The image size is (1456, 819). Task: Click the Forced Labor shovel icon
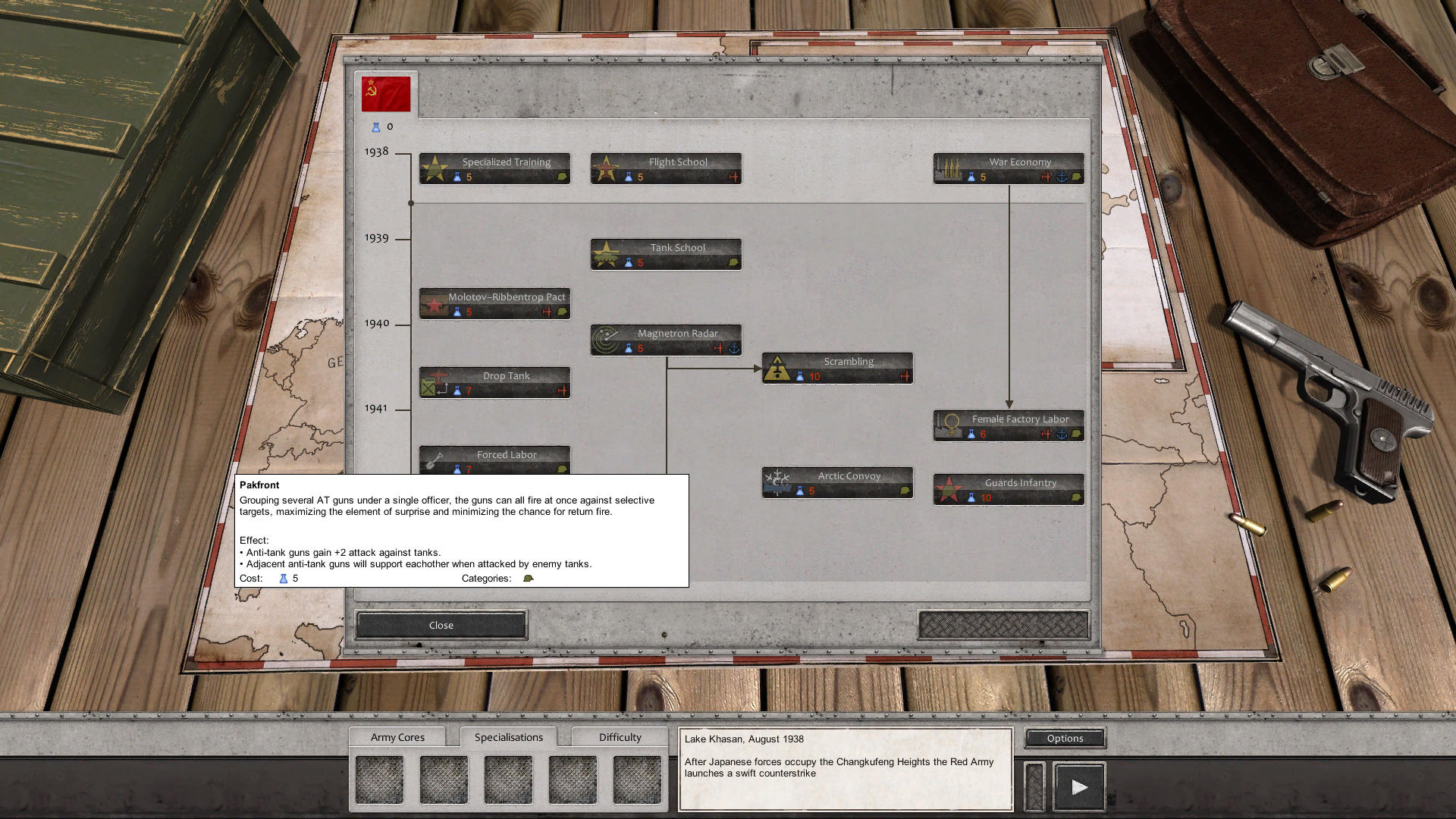[435, 460]
